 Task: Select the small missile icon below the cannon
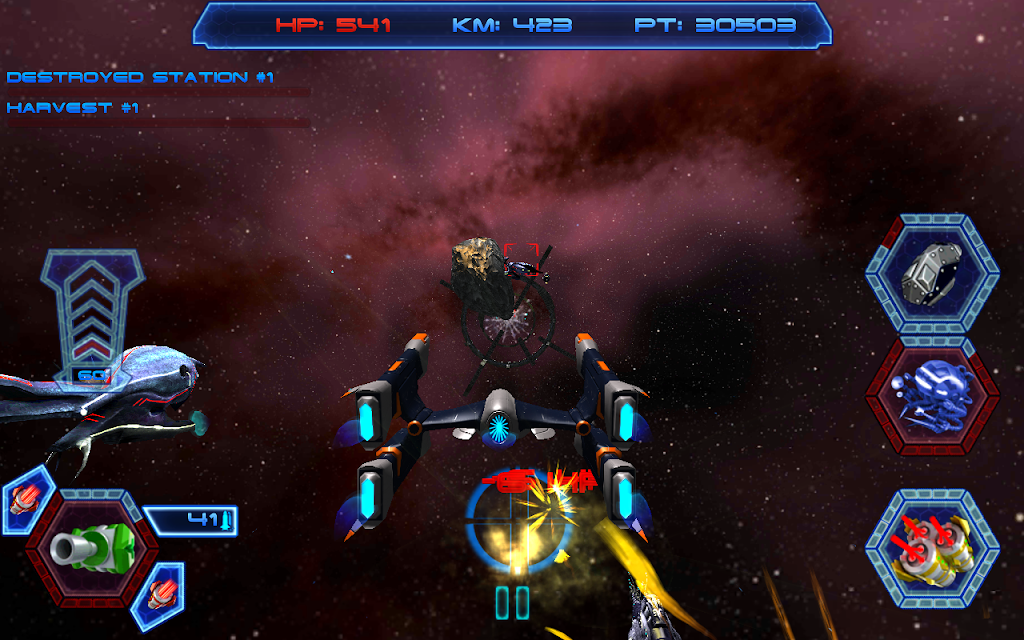157,593
